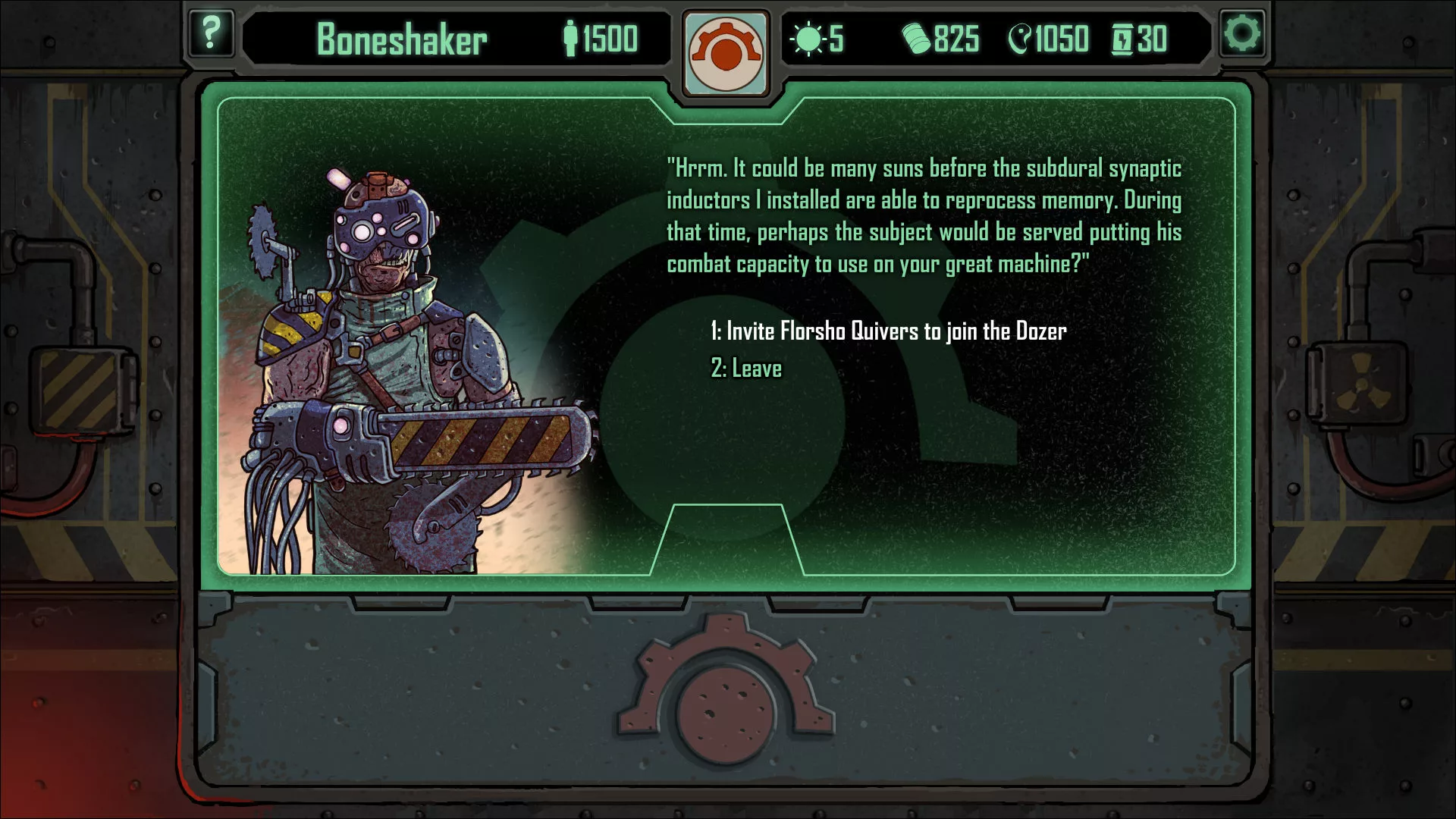1456x819 pixels.
Task: Invite Florsho Quivers to join the Dozer
Action: (x=888, y=331)
